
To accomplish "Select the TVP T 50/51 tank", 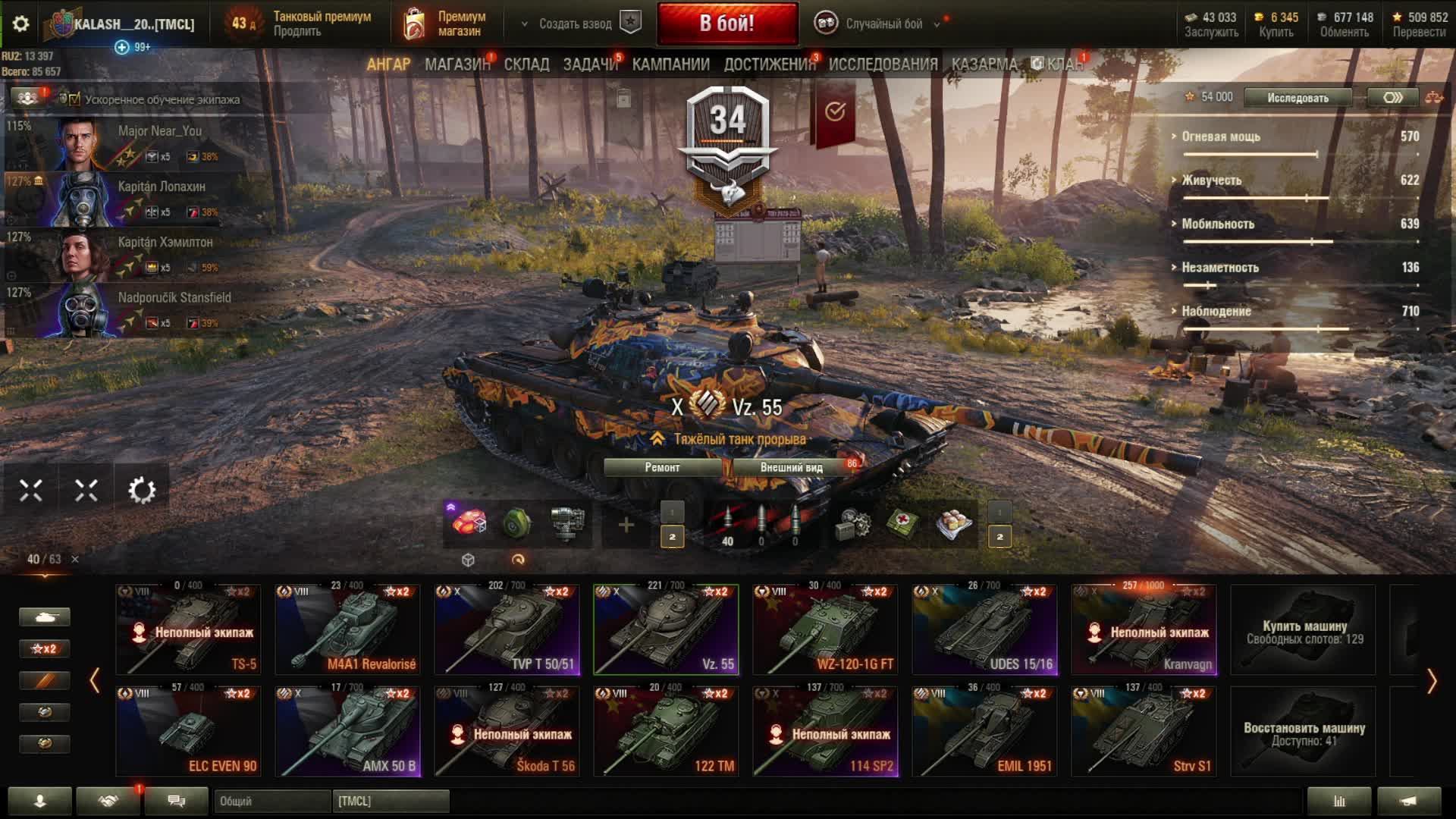I will [x=507, y=629].
